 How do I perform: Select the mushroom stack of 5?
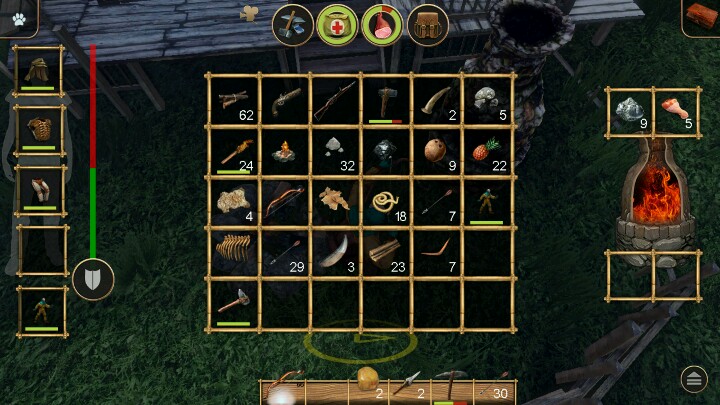(x=487, y=100)
